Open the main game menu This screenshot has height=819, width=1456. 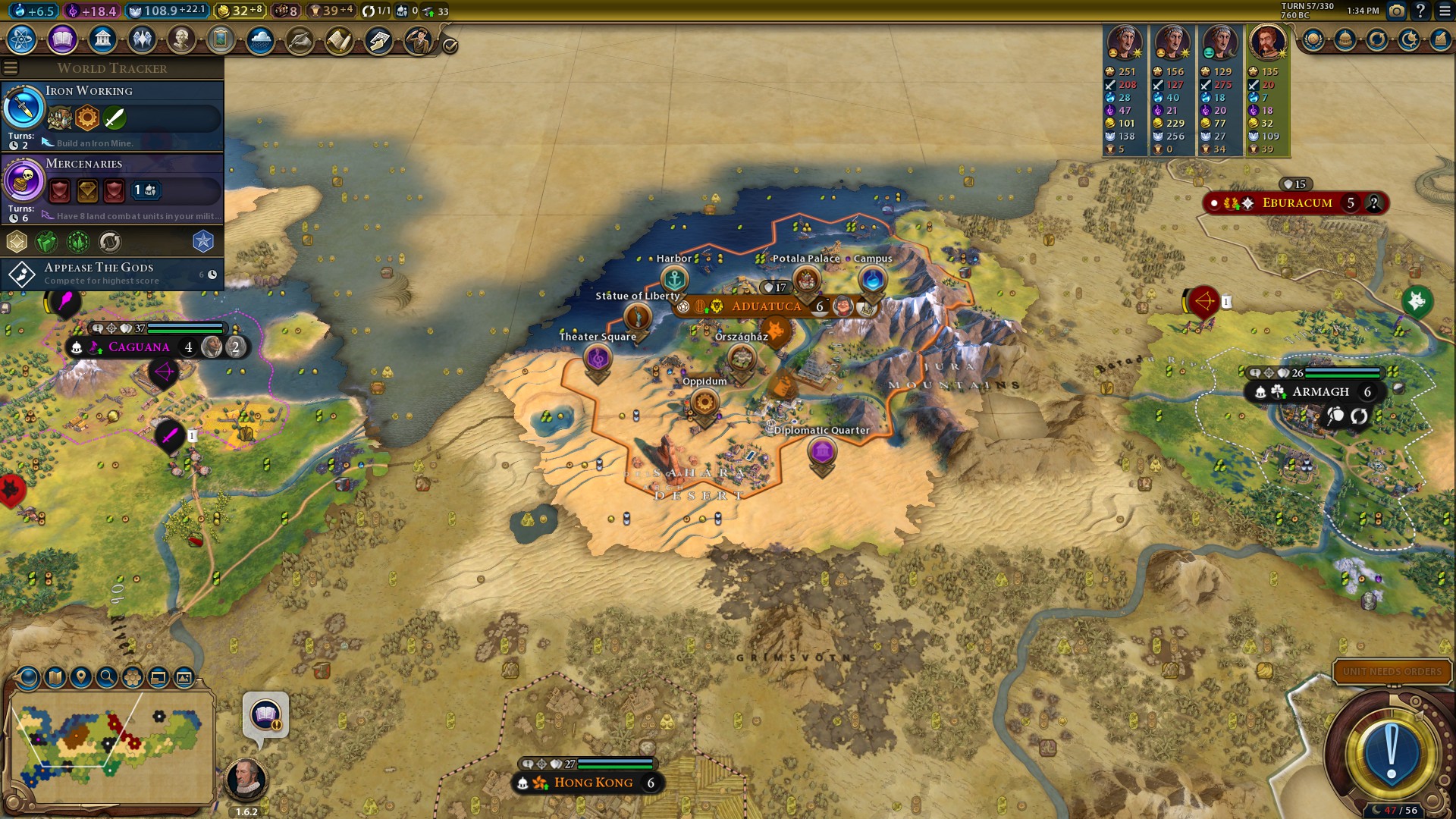point(1445,11)
